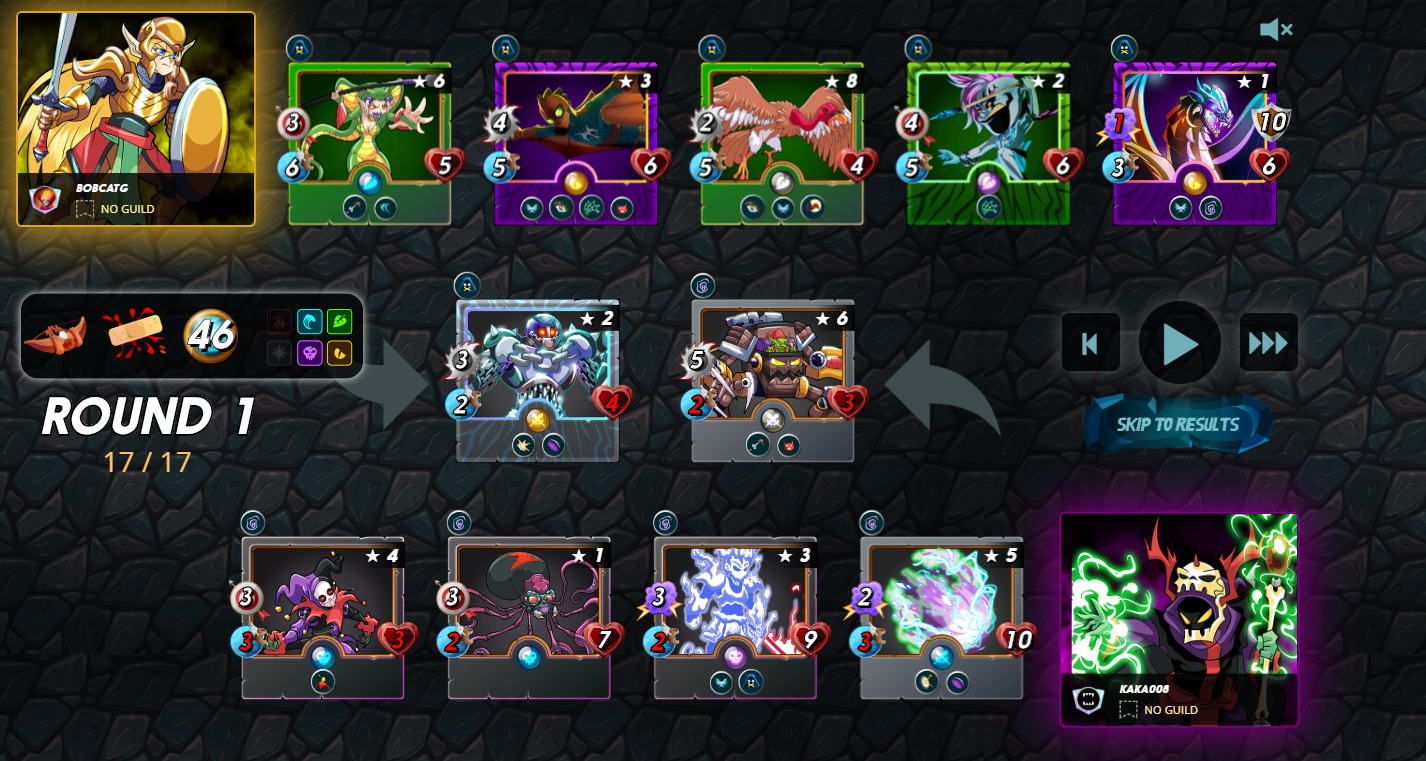This screenshot has width=1426, height=761.
Task: Select the tentacled octopus monster card
Action: (x=529, y=615)
